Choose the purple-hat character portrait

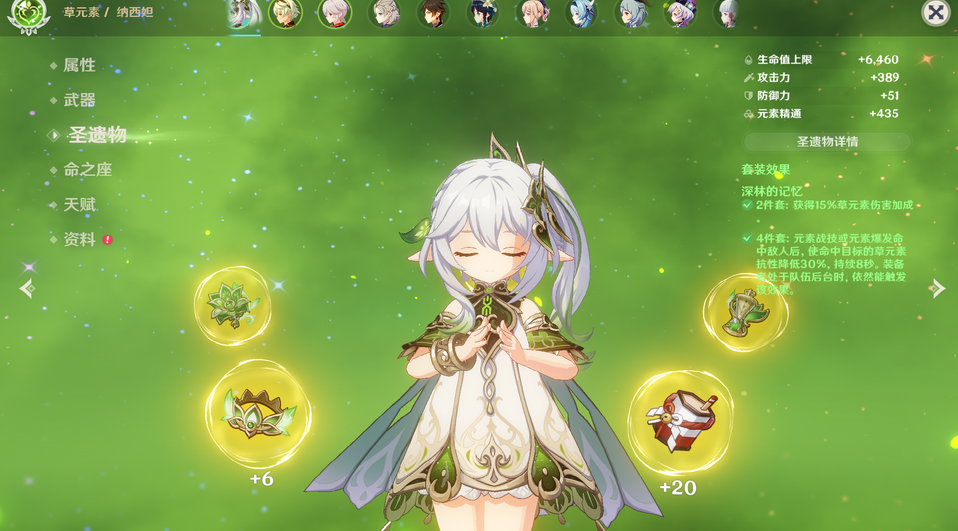[x=679, y=14]
